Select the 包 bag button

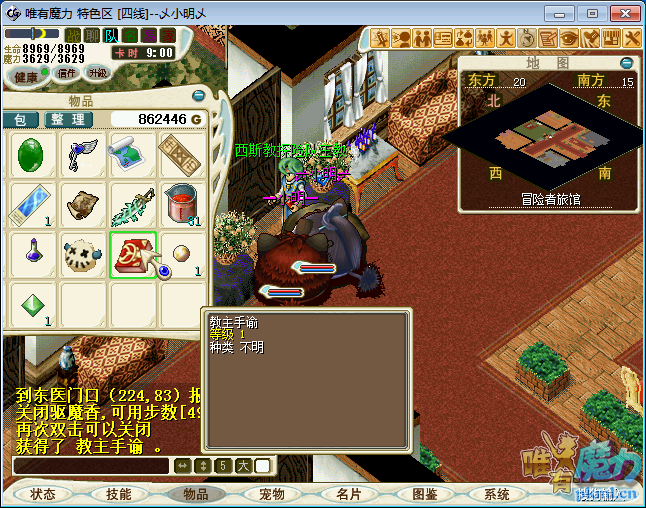tap(20, 119)
